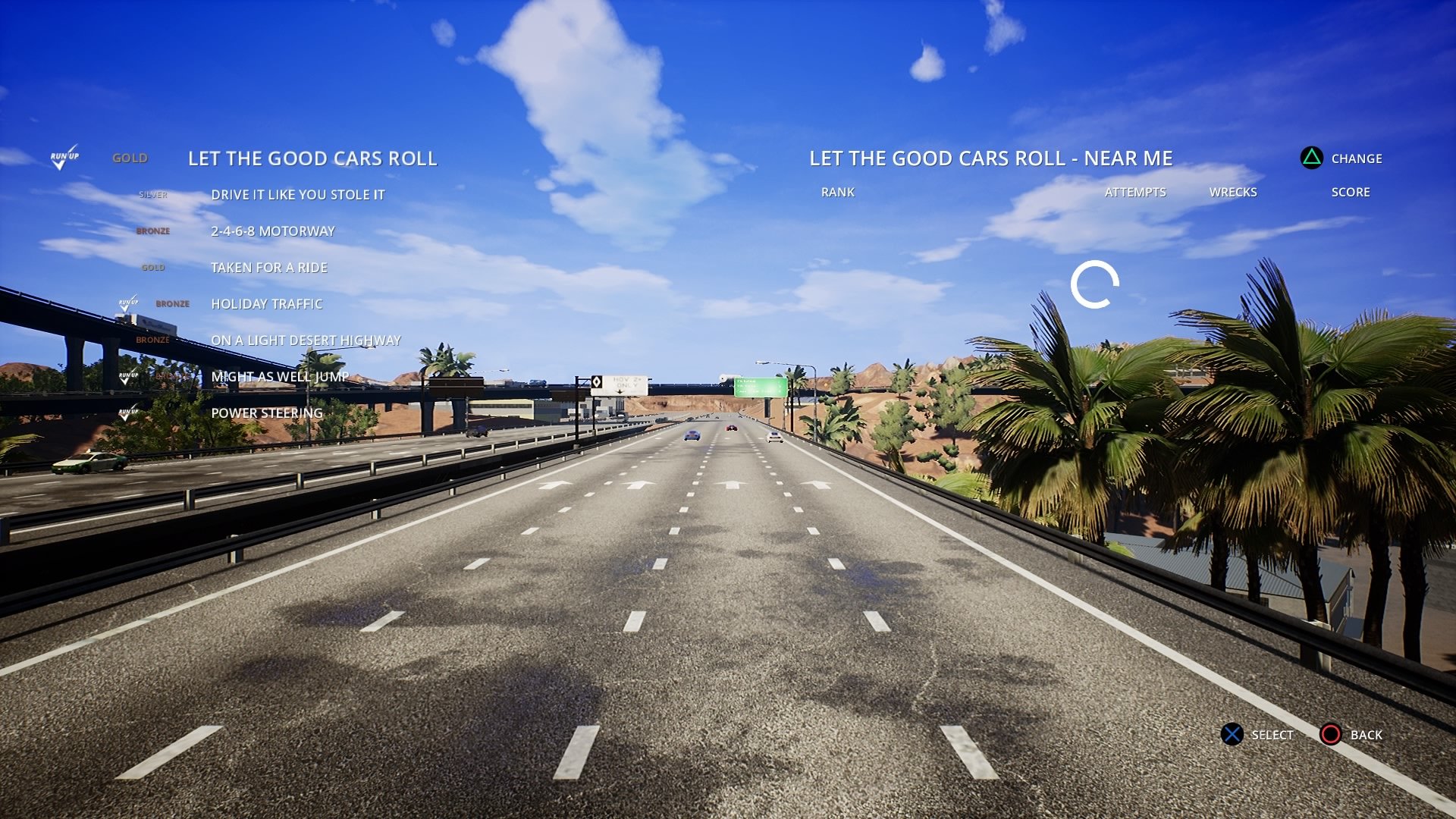Toggle the SILVER medal for Drive It Like You Stole It
This screenshot has width=1456, height=819.
(153, 194)
